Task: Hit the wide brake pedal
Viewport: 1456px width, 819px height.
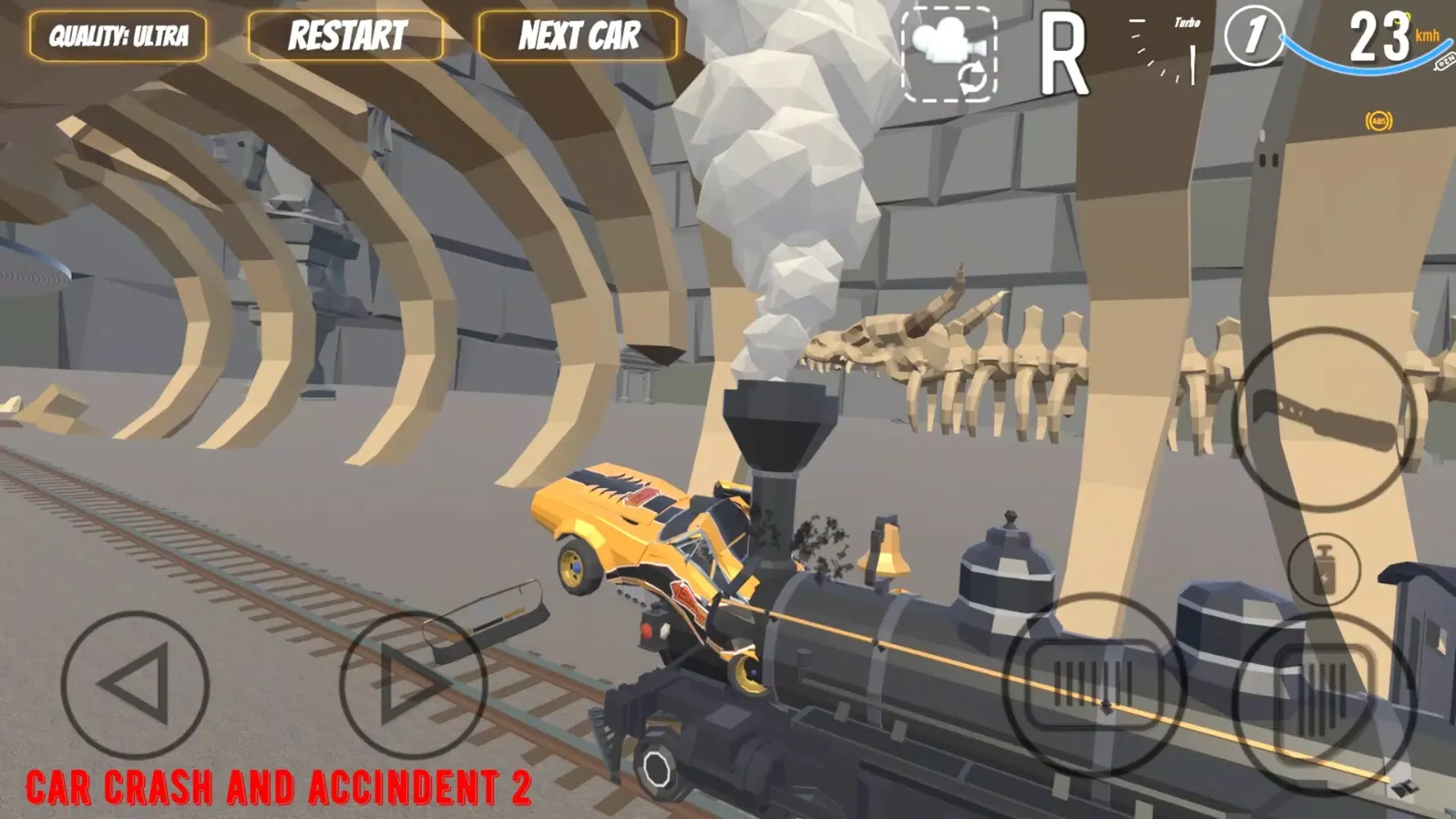Action: tap(1093, 684)
